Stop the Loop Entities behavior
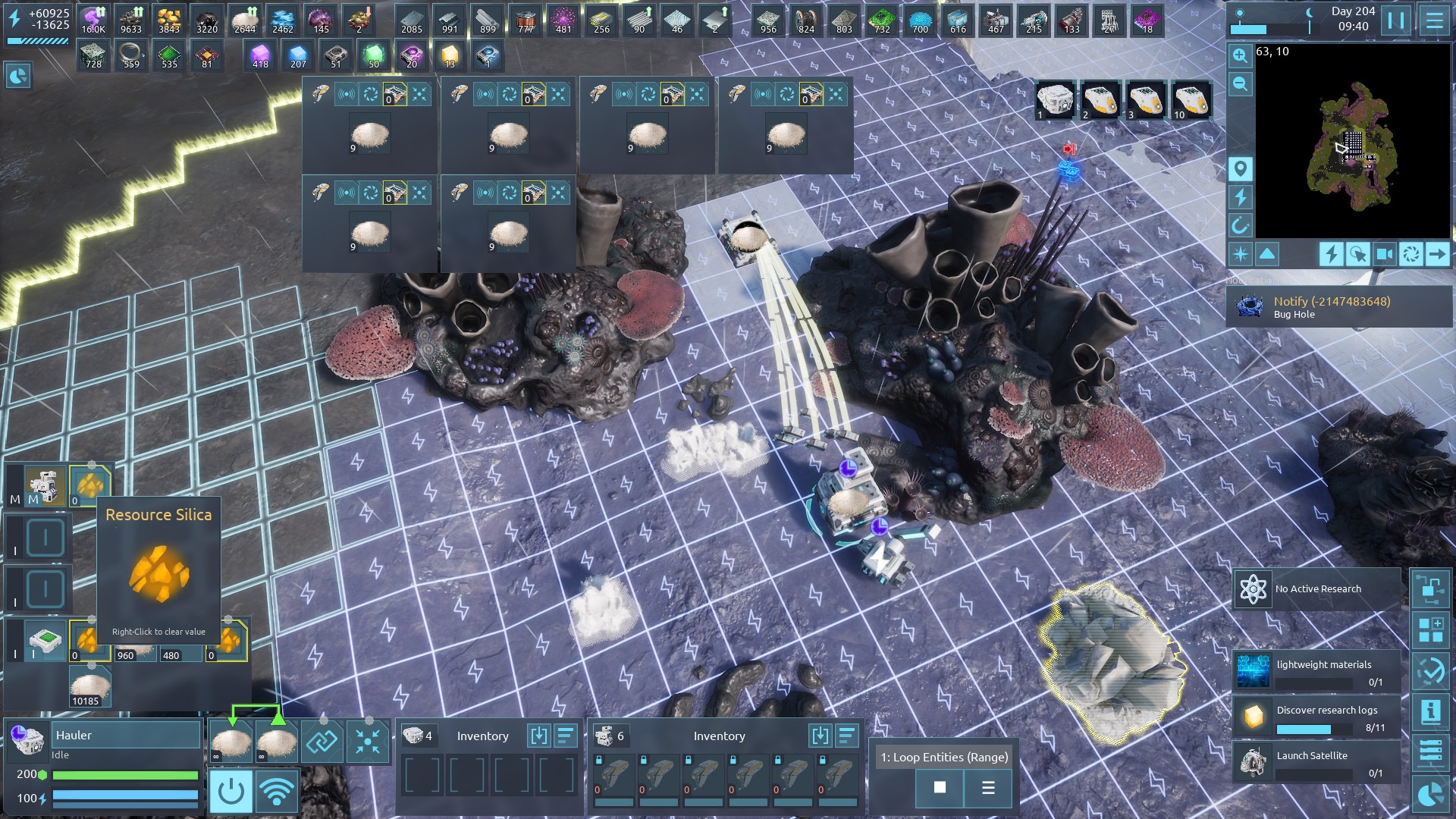The image size is (1456, 819). point(940,787)
